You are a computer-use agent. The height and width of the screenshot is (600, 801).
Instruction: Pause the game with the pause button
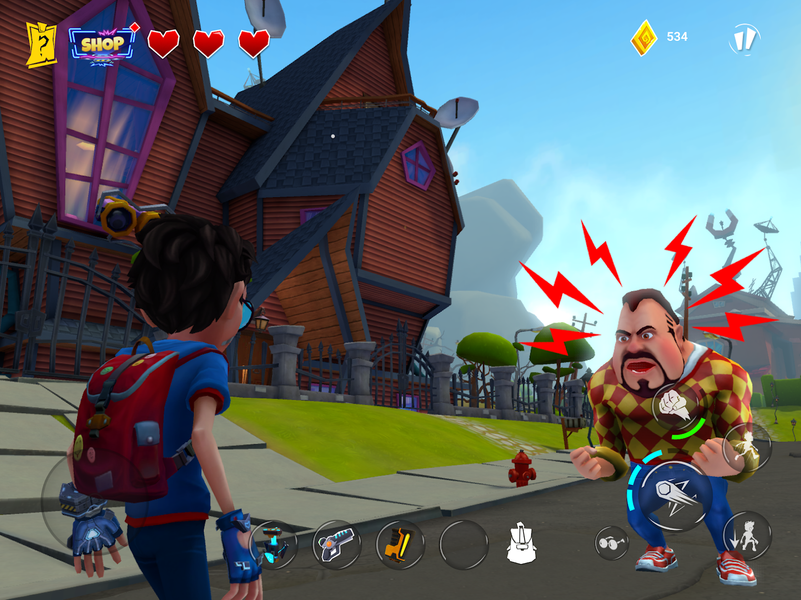(x=744, y=39)
